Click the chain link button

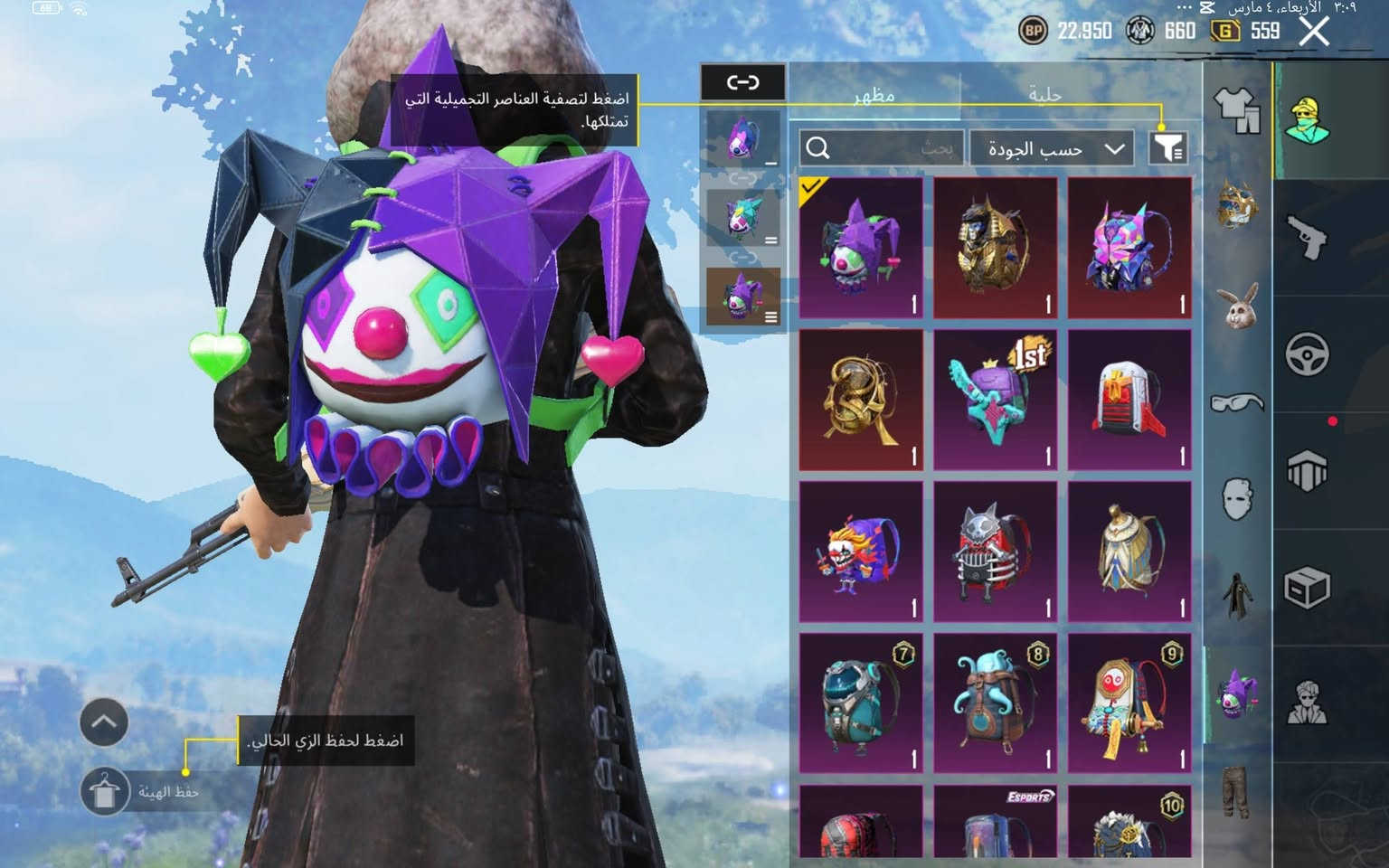742,82
